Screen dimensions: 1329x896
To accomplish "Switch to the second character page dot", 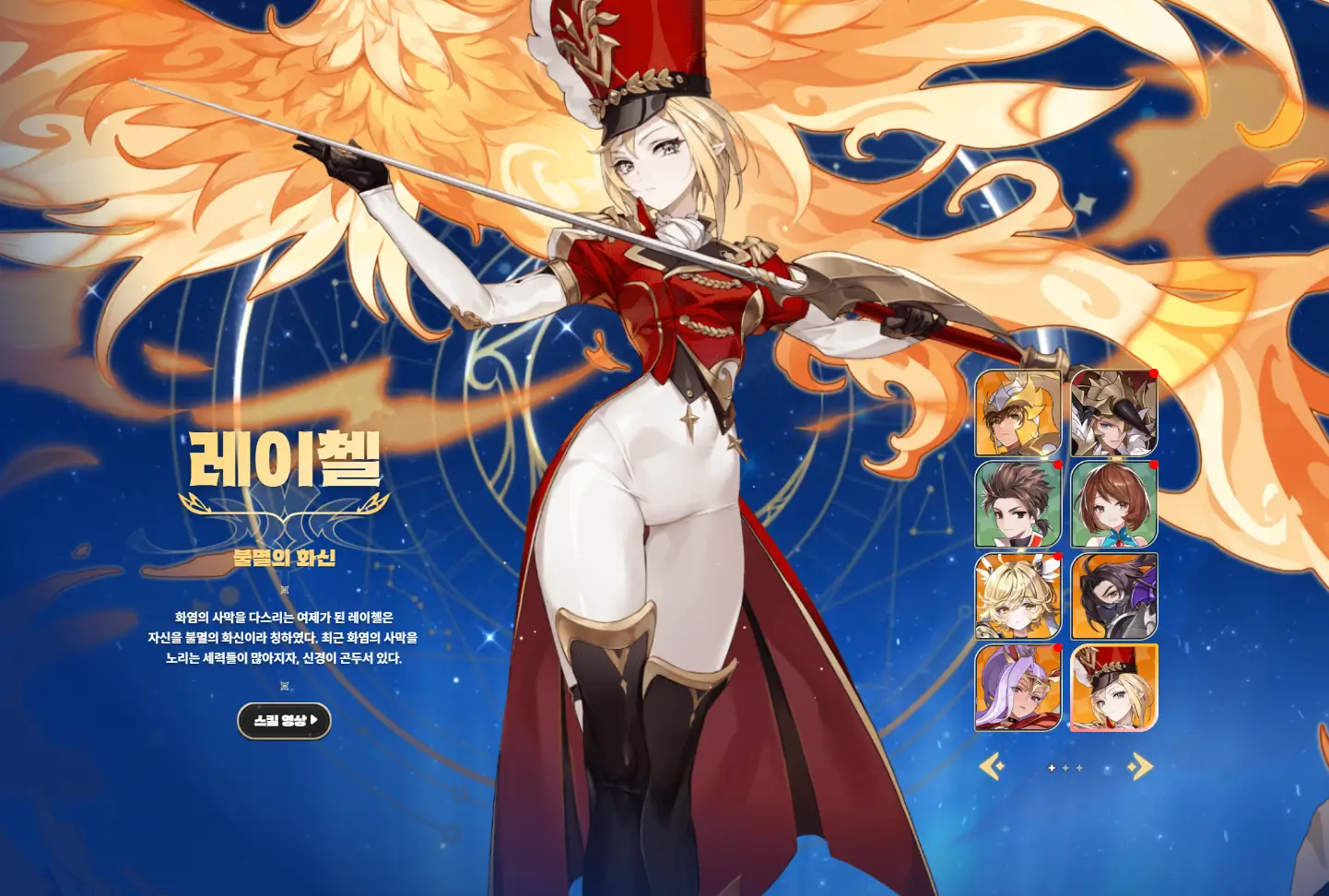I will [1064, 767].
